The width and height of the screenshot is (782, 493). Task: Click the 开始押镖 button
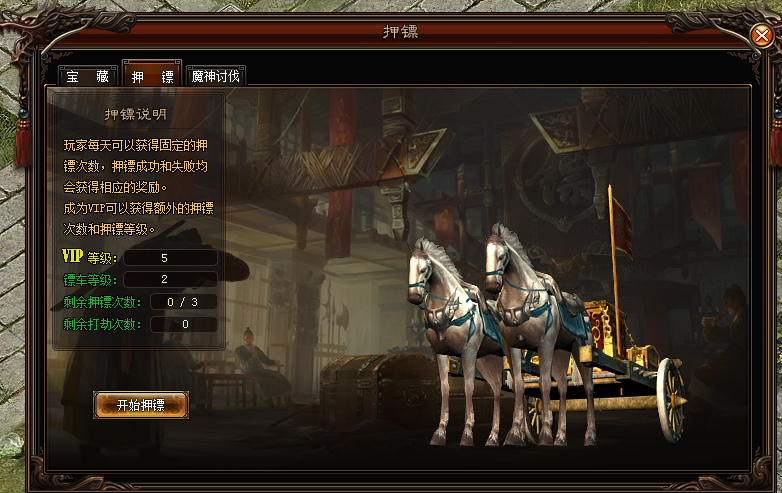pyautogui.click(x=141, y=405)
